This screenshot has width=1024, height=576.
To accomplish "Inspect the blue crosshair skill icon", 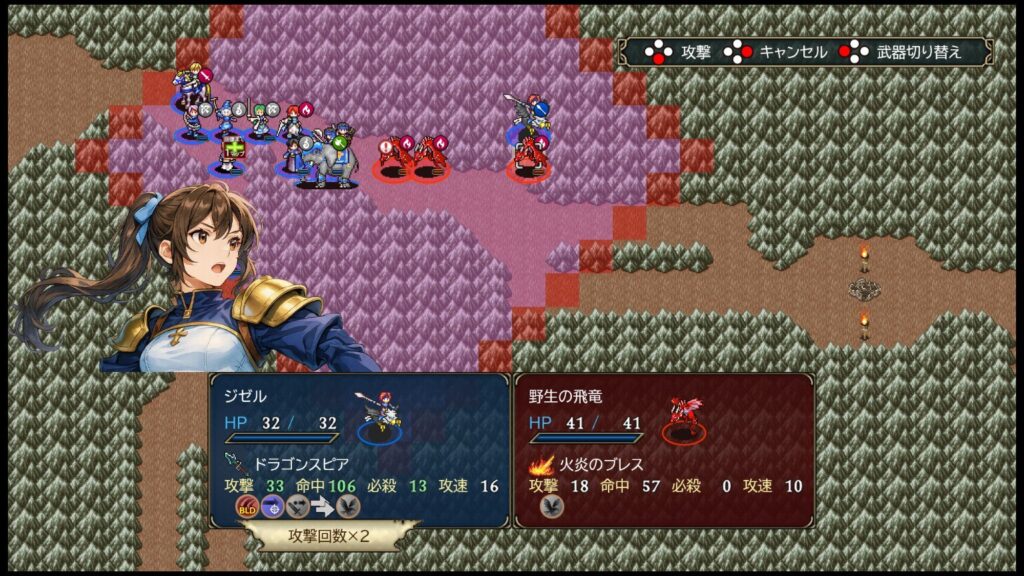I will [x=272, y=507].
